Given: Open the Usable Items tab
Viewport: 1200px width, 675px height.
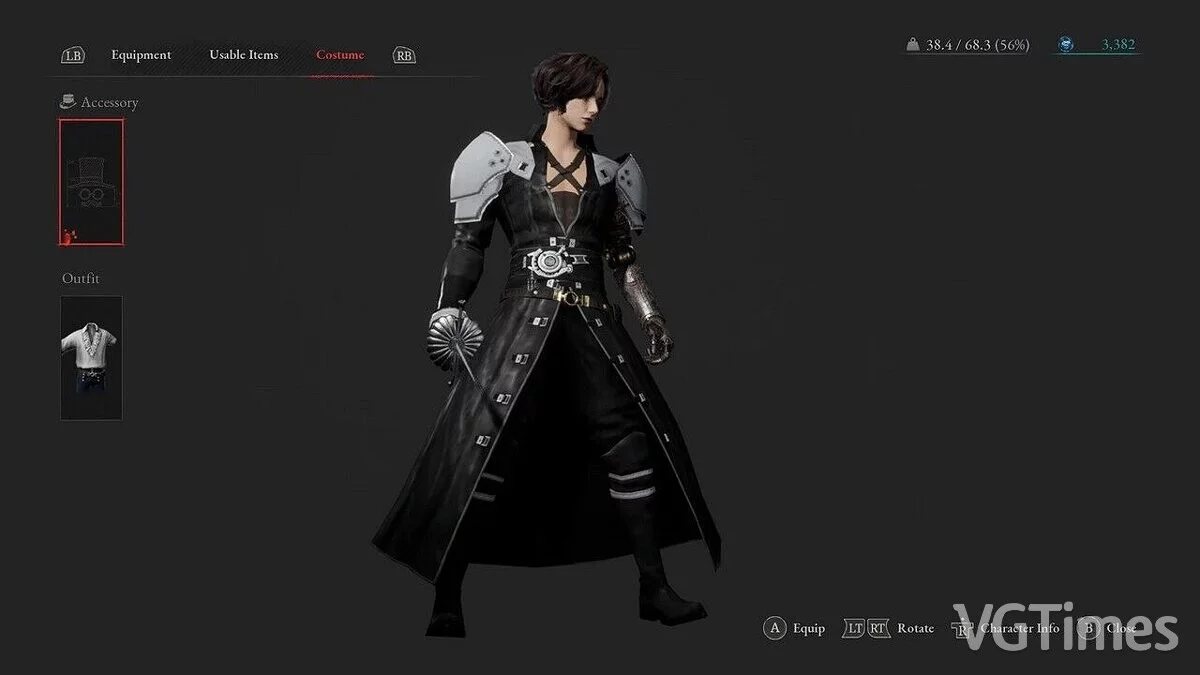Looking at the screenshot, I should pos(243,55).
